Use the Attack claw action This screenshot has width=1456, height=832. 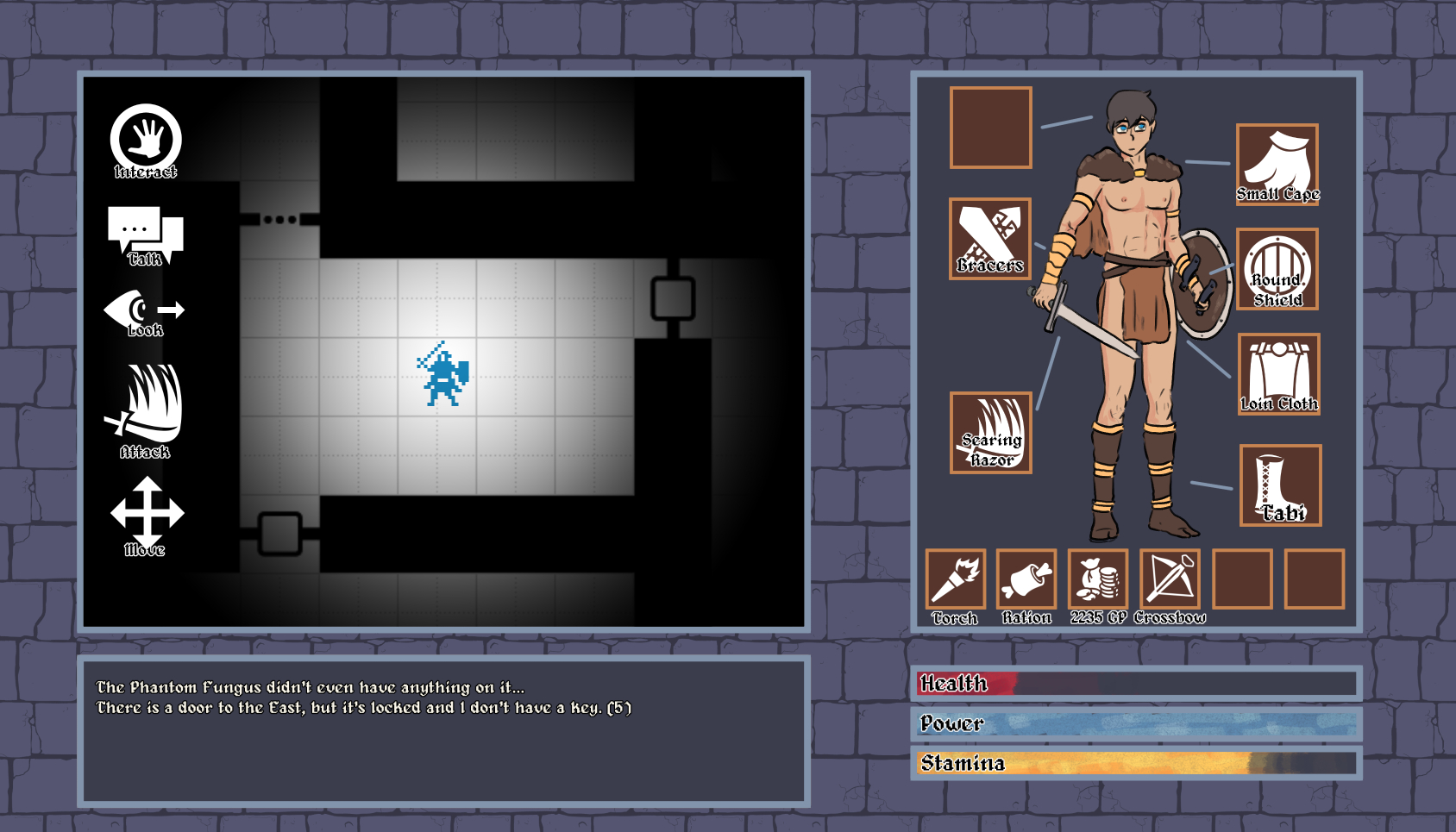tap(145, 408)
